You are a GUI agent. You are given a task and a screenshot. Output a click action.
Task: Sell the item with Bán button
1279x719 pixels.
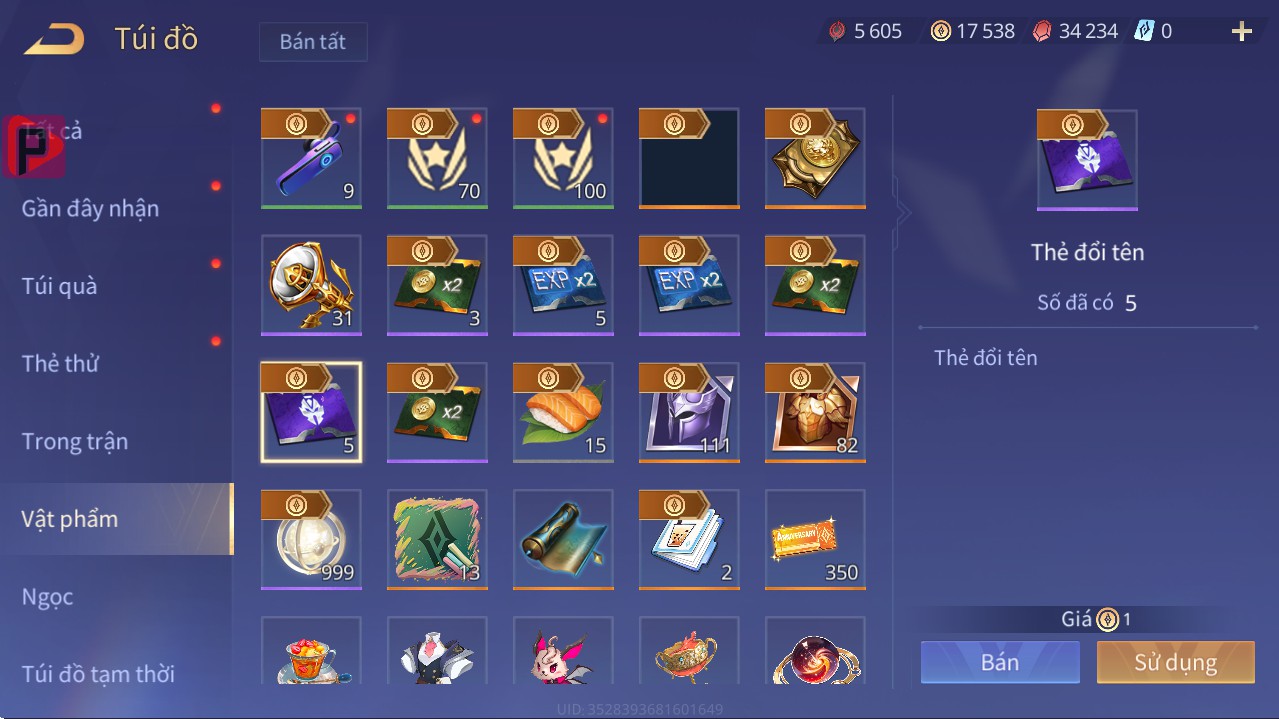coord(1000,662)
